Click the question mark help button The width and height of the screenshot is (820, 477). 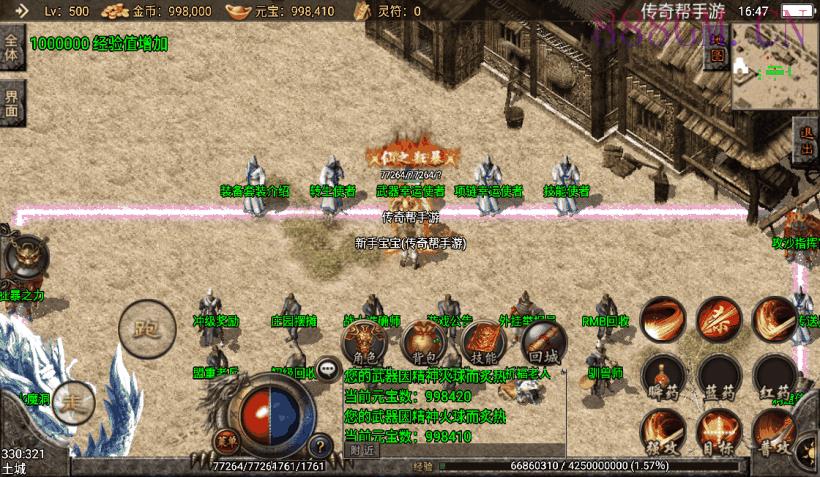point(320,446)
